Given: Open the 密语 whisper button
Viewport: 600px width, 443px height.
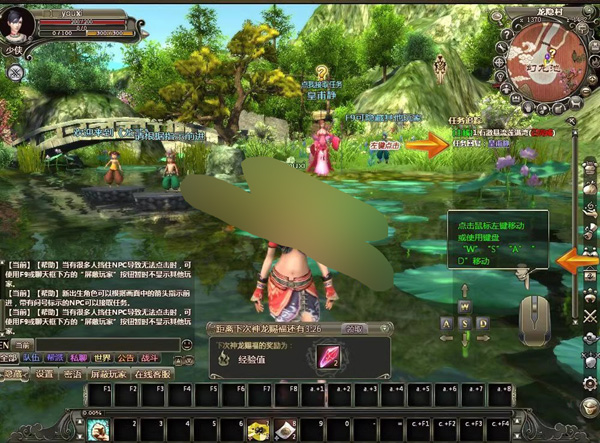Looking at the screenshot, I should [73, 373].
